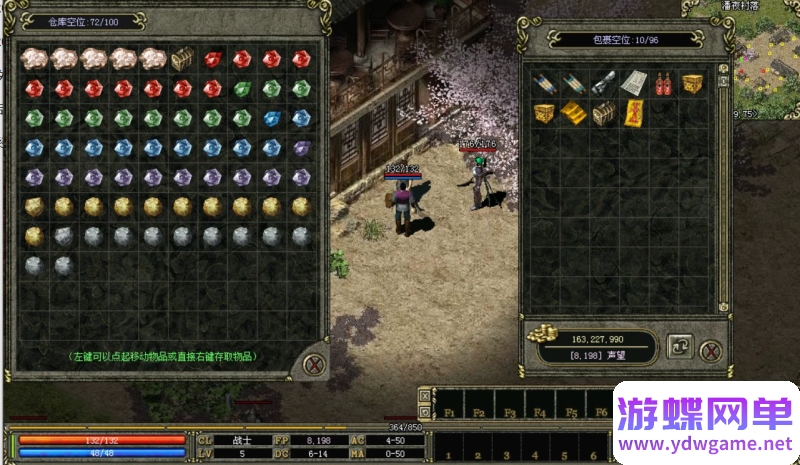Viewport: 800px width, 465px height.
Task: Select the F4 hotkey slot
Action: point(540,412)
